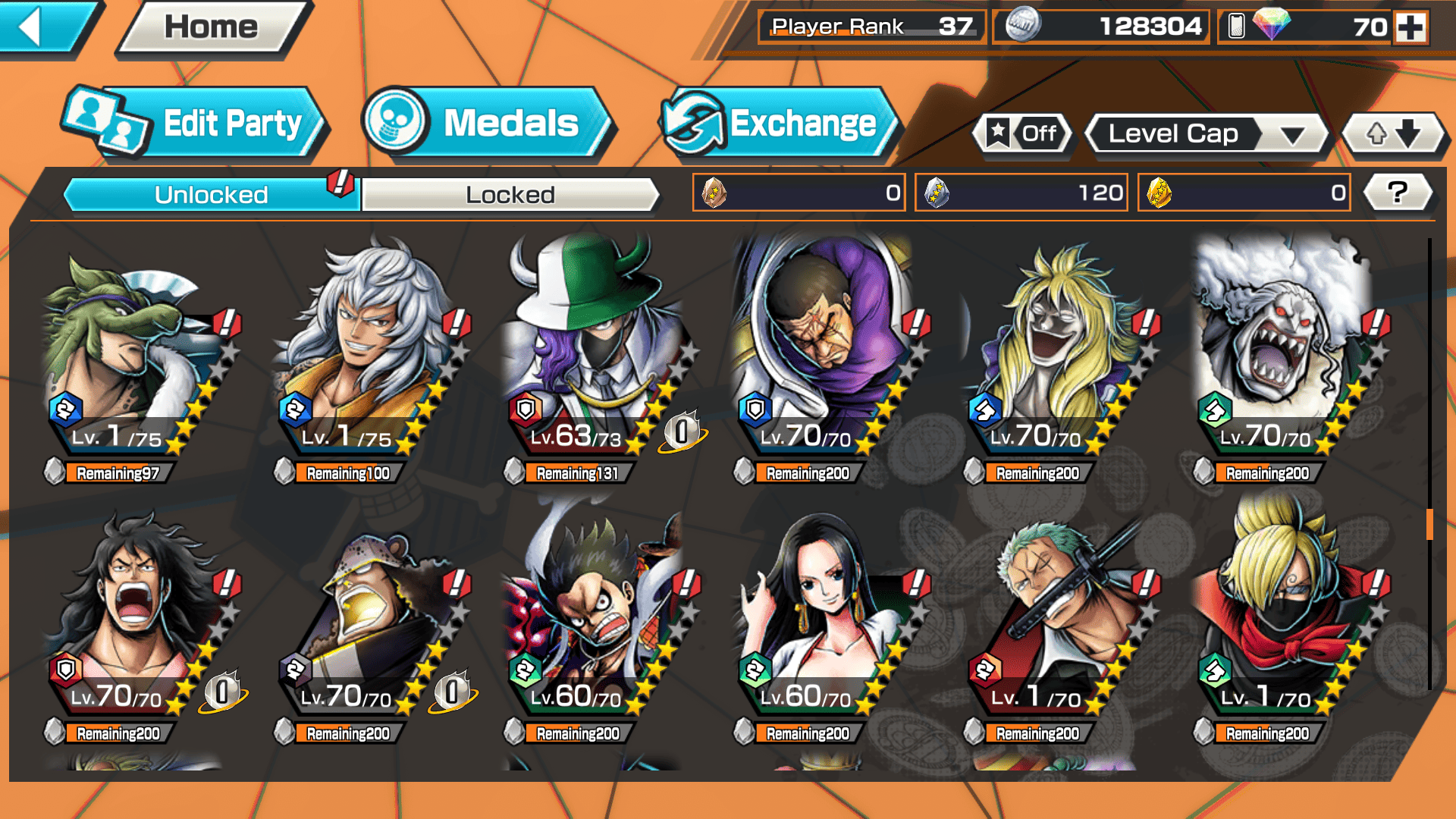Return to the Home screen
1456x819 pixels.
(x=211, y=27)
